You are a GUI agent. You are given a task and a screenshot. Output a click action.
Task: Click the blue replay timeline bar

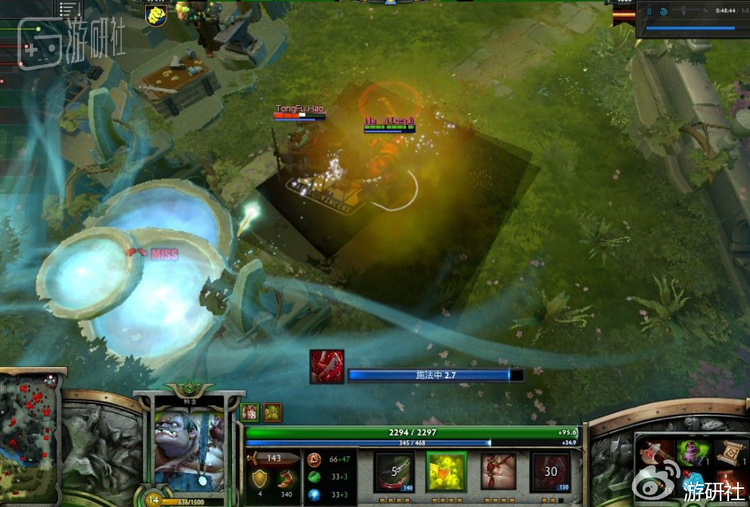[x=690, y=29]
